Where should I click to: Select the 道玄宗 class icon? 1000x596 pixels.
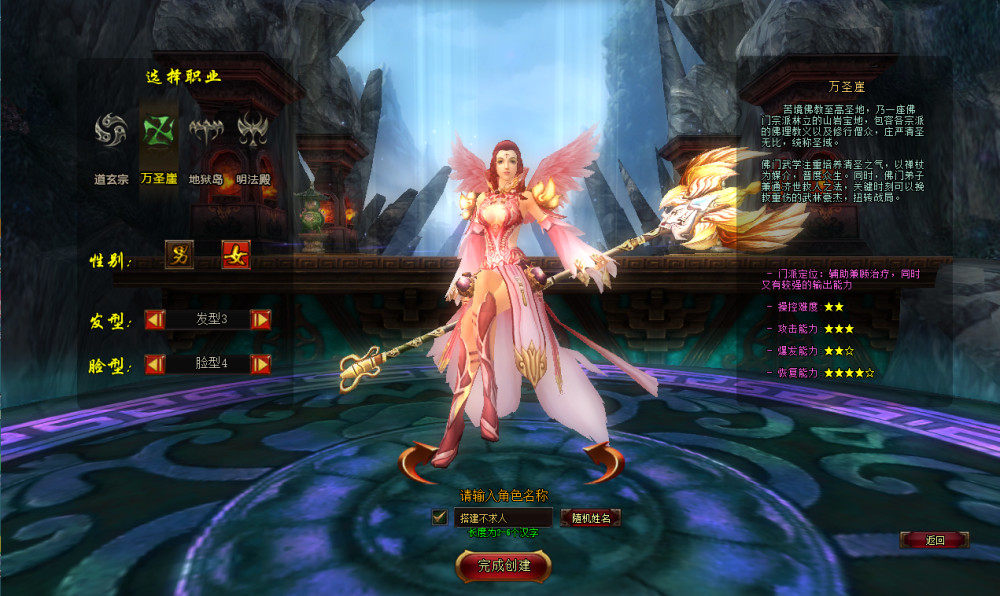pyautogui.click(x=111, y=130)
